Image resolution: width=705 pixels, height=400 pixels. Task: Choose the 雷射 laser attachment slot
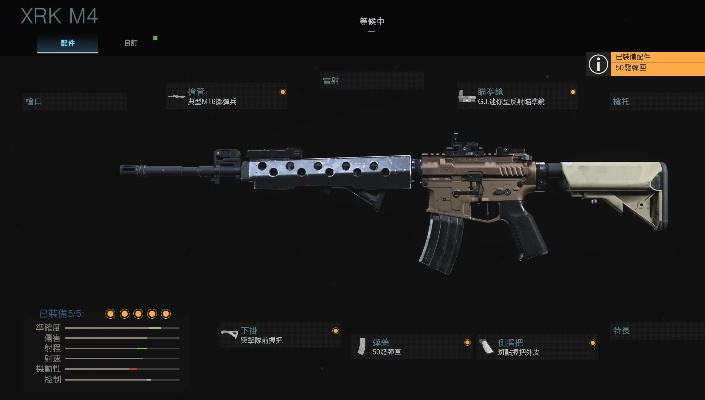[371, 80]
